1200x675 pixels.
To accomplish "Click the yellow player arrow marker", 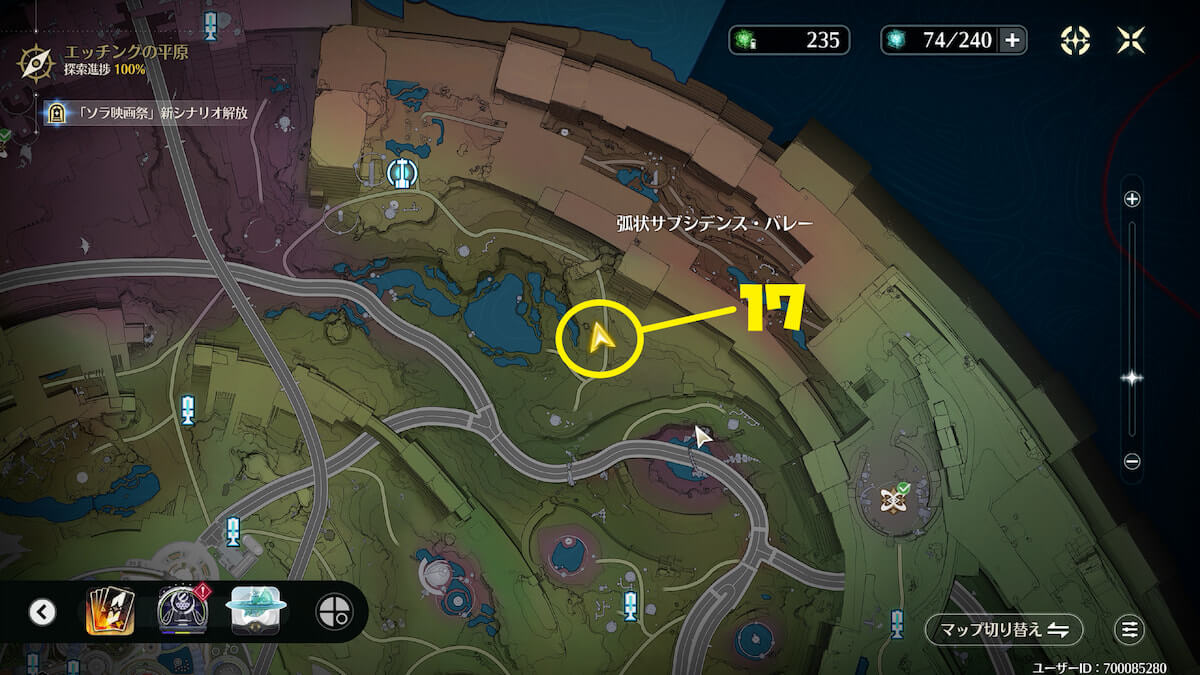I will [600, 339].
